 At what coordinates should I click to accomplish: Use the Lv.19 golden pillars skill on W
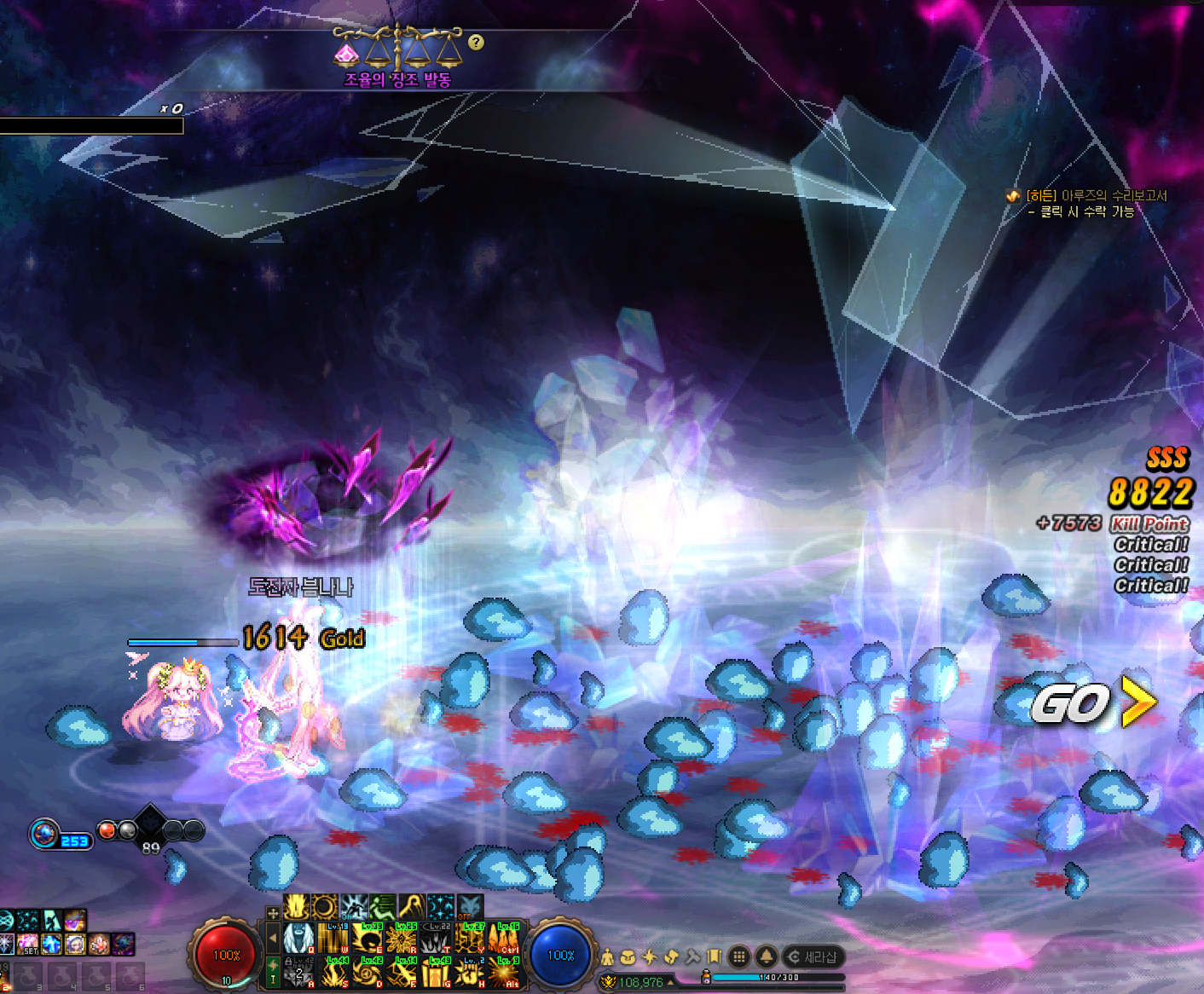[333, 939]
